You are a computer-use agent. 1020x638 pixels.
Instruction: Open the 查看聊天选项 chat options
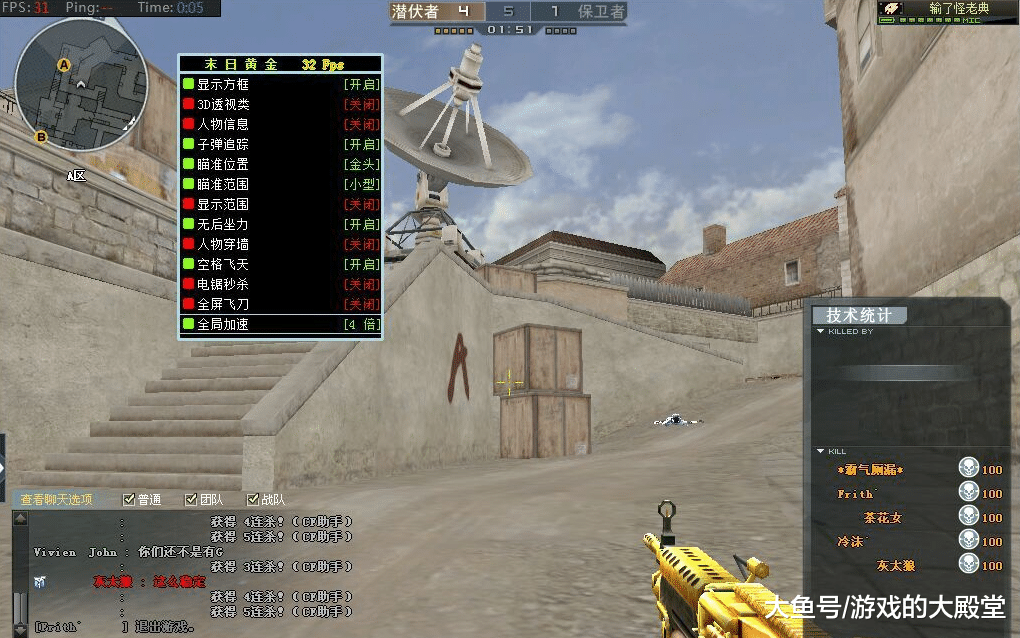click(x=57, y=499)
